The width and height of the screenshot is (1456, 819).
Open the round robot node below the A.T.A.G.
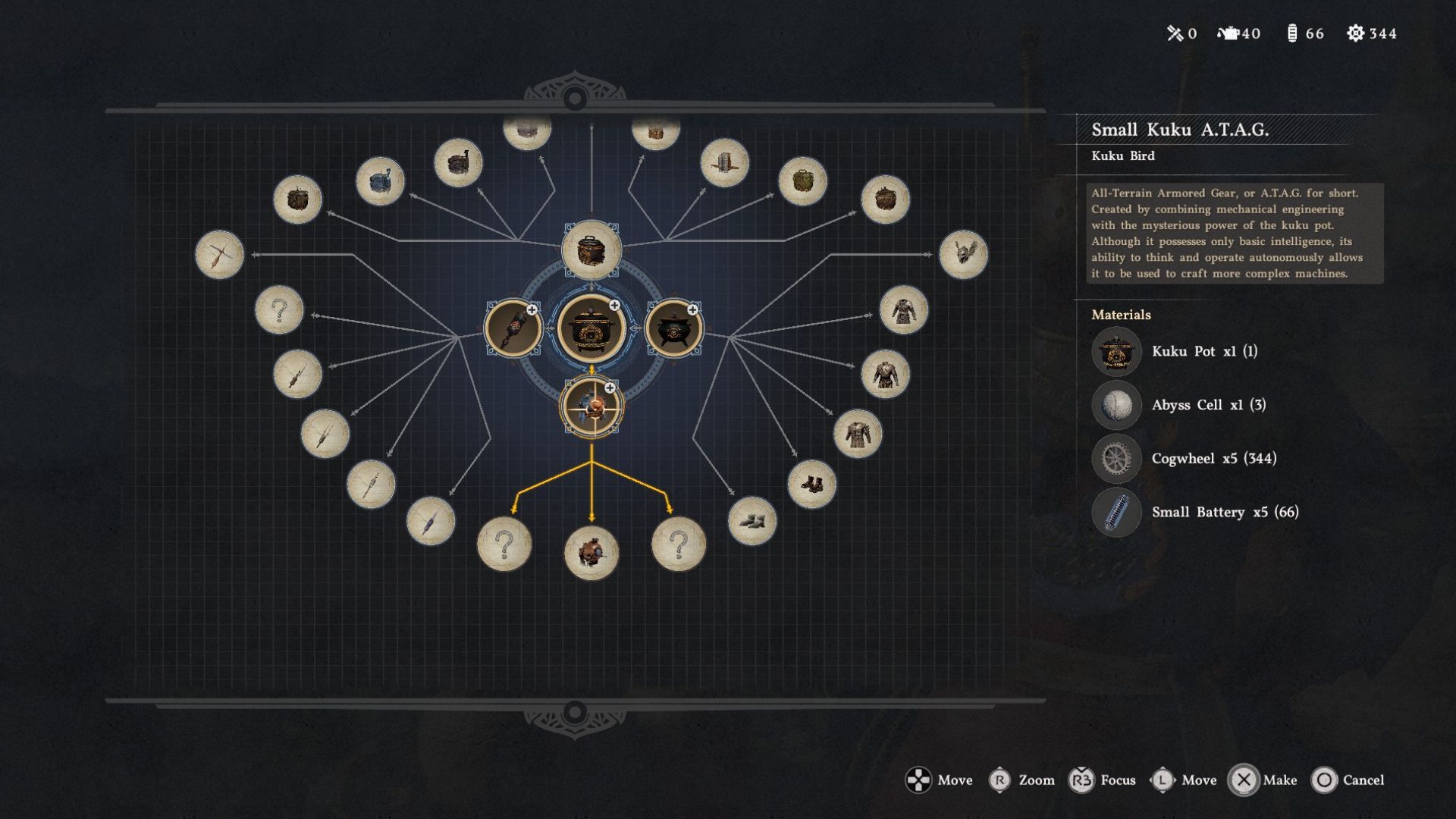click(x=591, y=553)
